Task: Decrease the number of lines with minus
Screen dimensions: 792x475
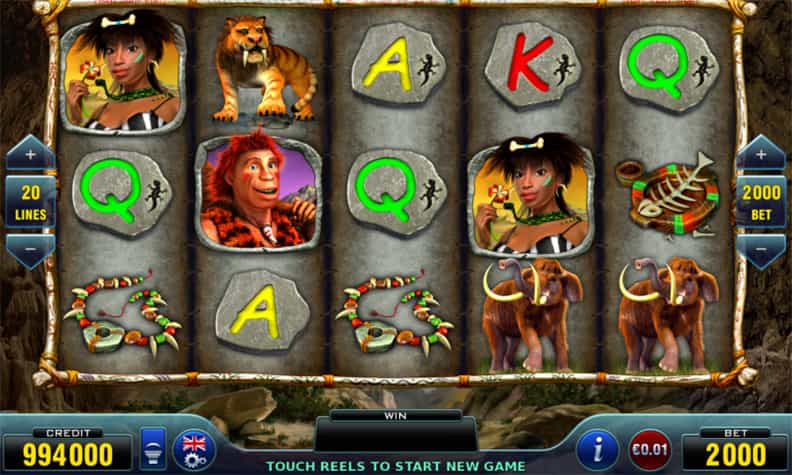Action: [30, 247]
